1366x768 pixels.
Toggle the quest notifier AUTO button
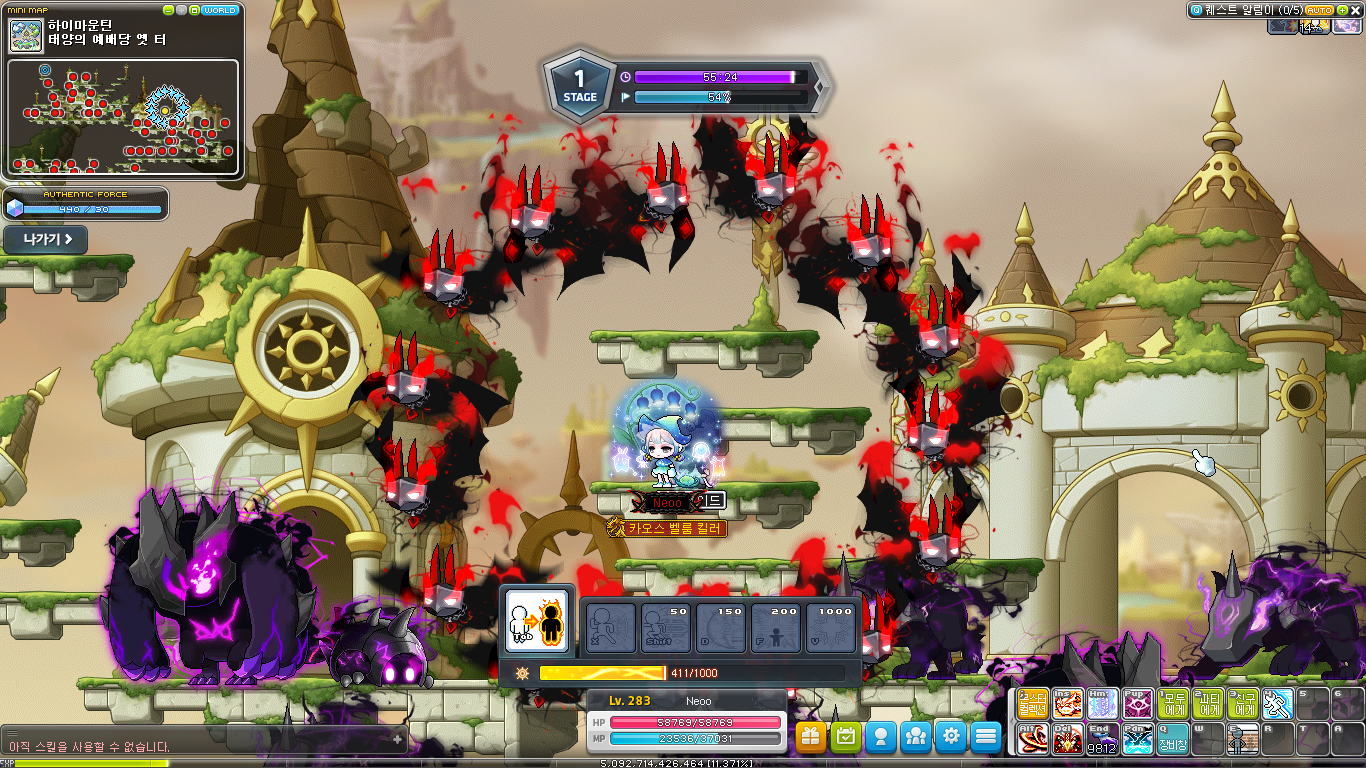[1319, 10]
